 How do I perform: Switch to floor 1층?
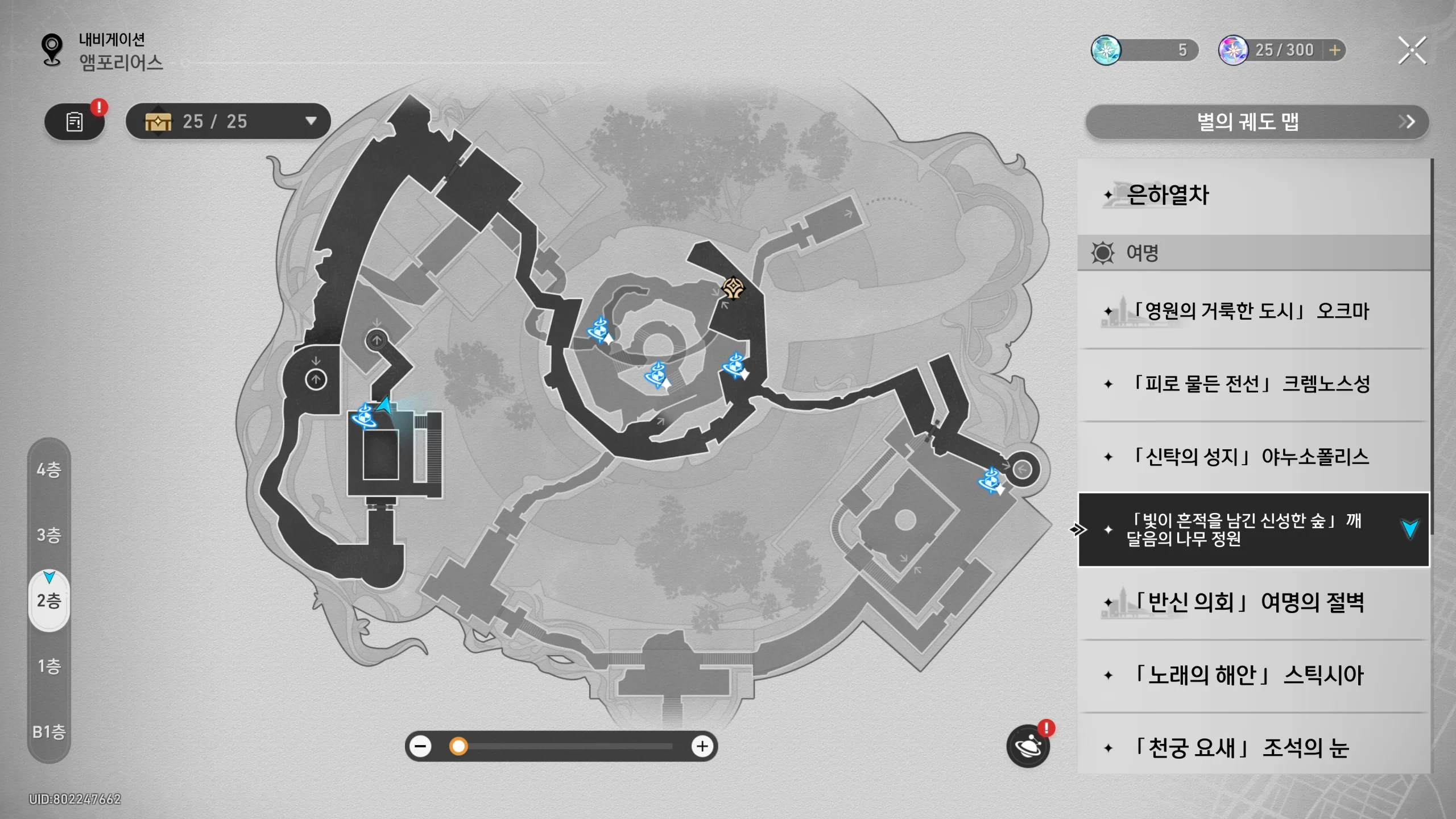[49, 666]
